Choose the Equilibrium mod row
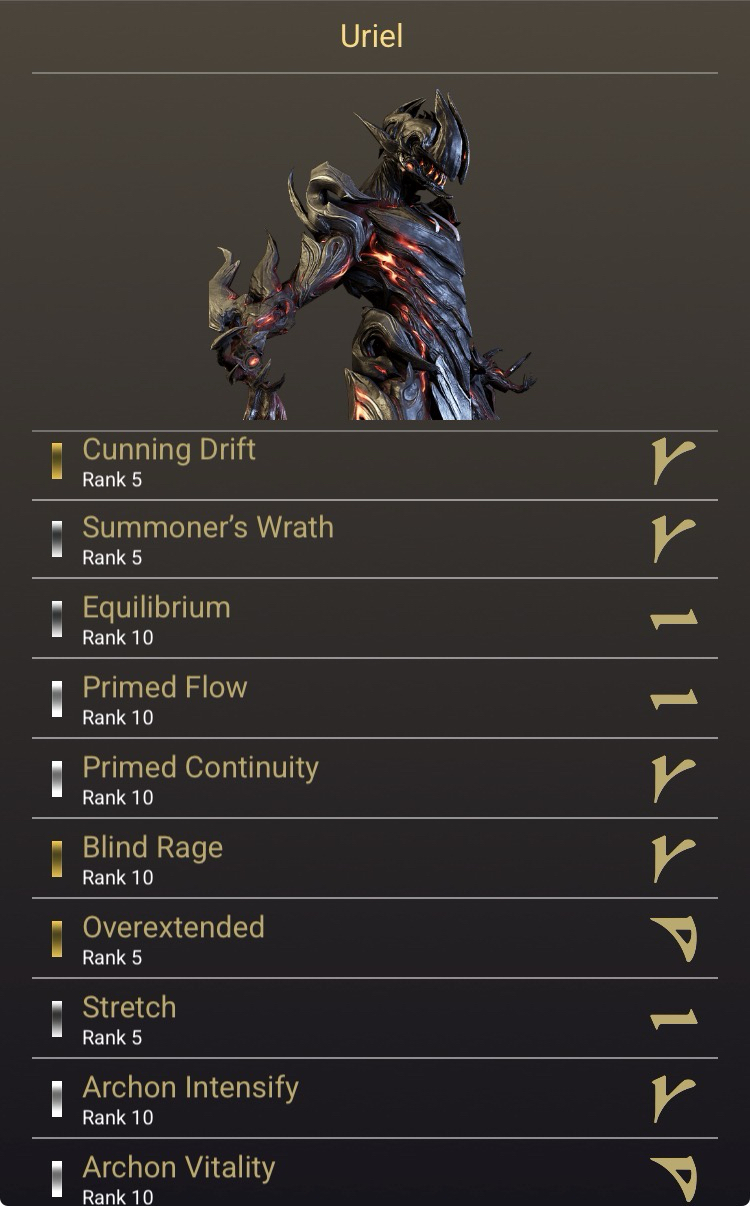750x1206 pixels. (374, 620)
